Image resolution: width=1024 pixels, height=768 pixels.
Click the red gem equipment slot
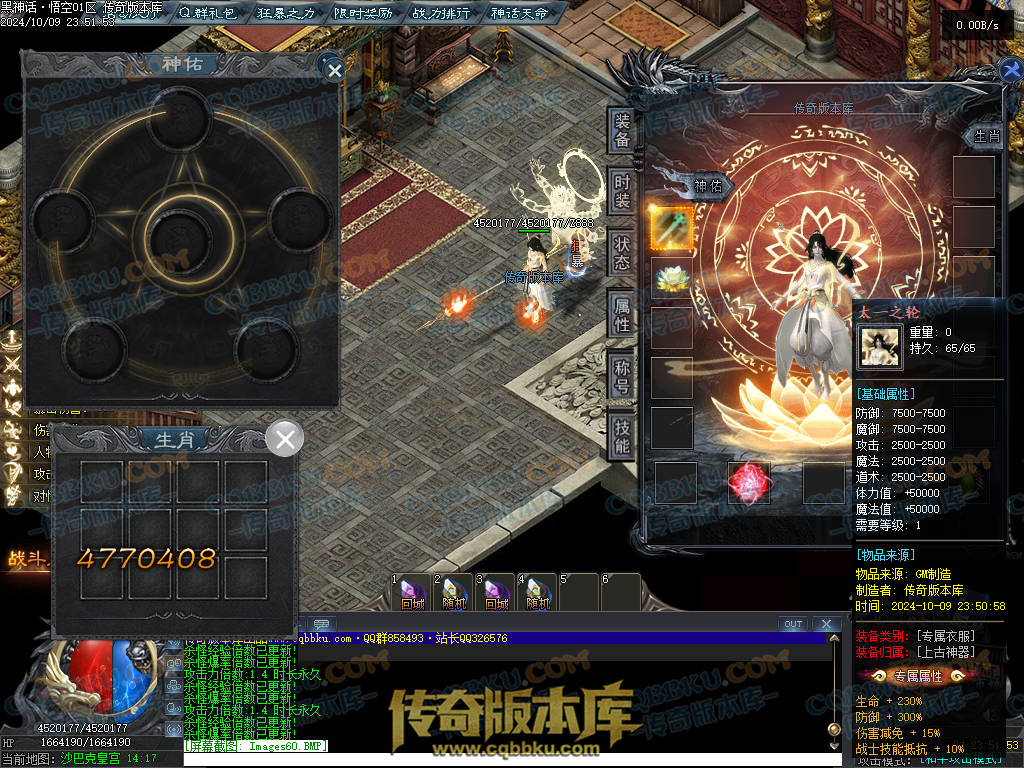click(x=748, y=483)
